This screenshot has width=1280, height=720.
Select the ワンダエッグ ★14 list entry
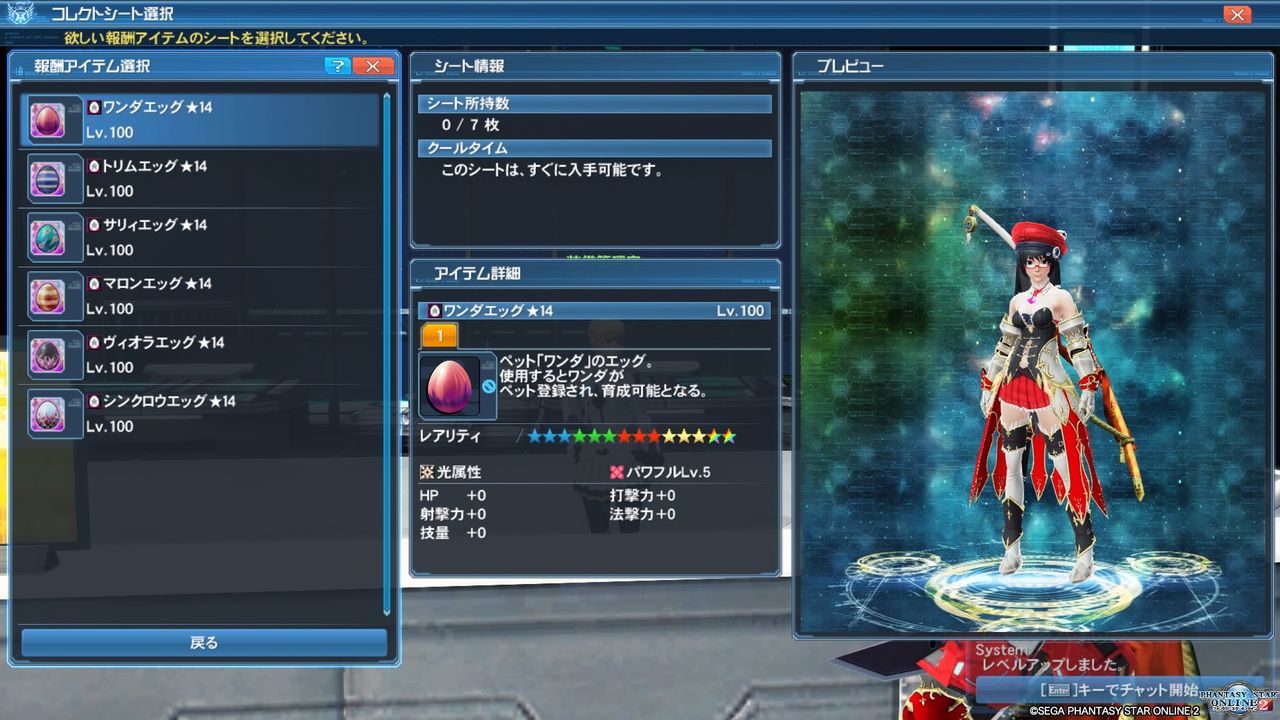(200, 119)
